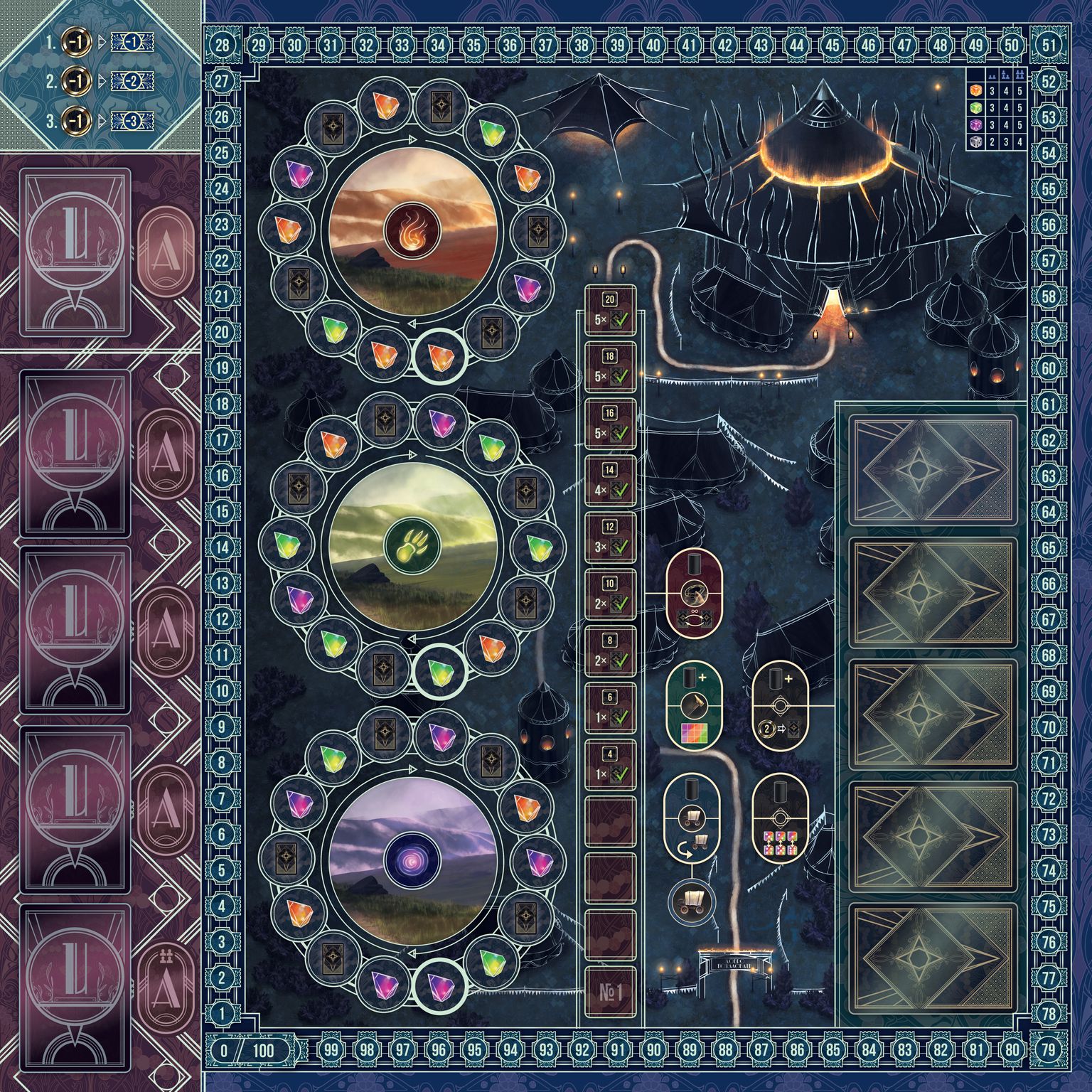The image size is (1092, 1092).
Task: Choose the track space labeled 20
Action: [609, 311]
